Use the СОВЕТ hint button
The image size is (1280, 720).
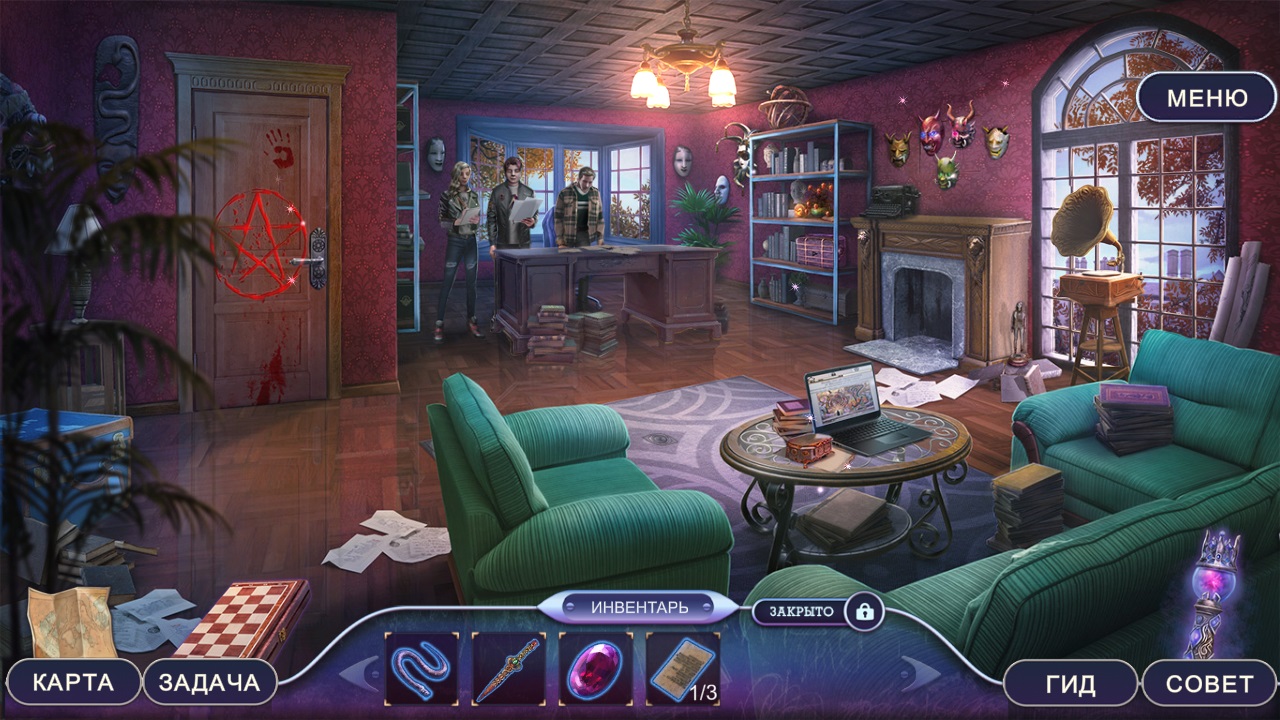(1209, 684)
